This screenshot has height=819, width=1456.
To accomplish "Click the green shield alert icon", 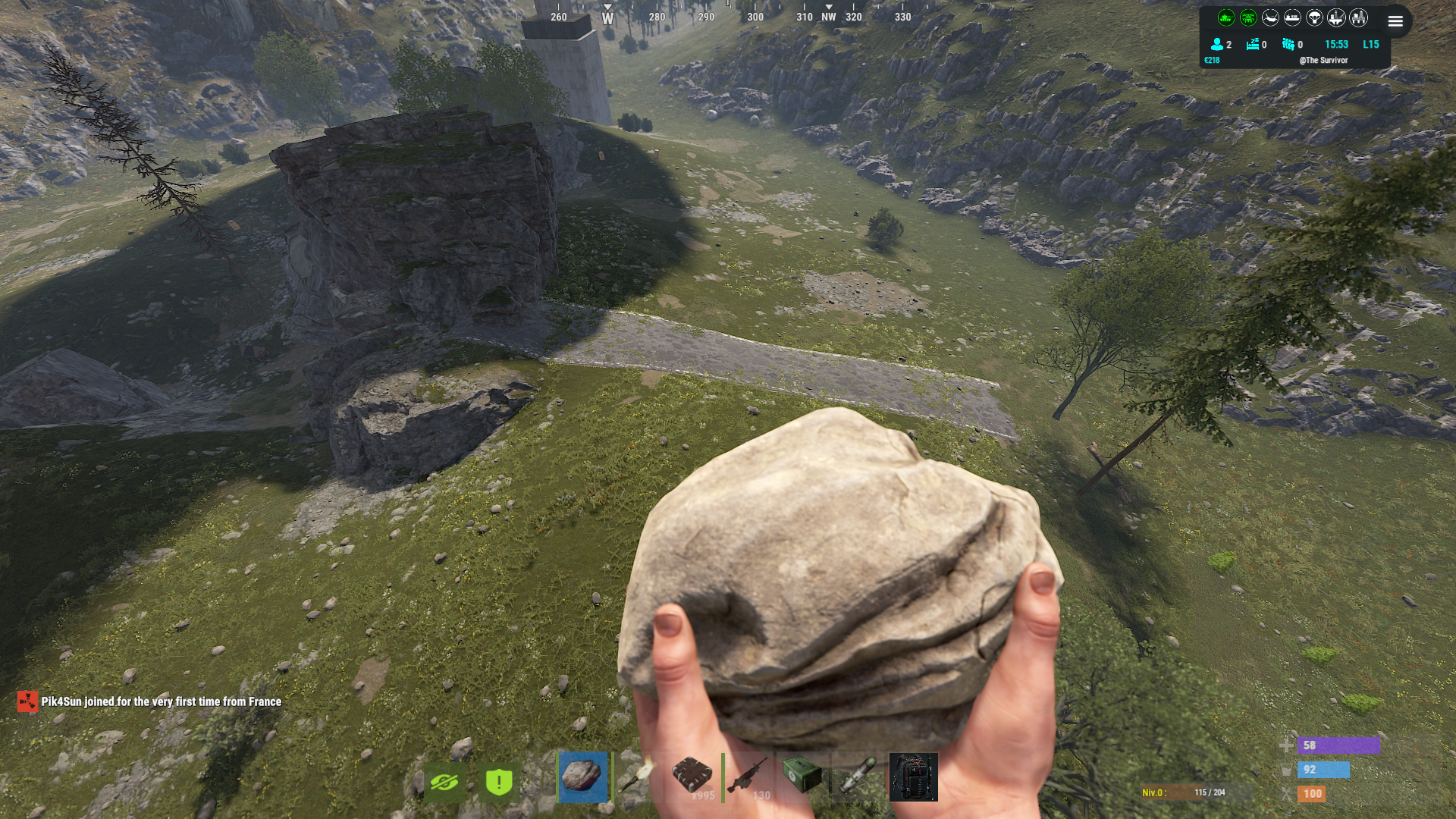I will [x=499, y=782].
